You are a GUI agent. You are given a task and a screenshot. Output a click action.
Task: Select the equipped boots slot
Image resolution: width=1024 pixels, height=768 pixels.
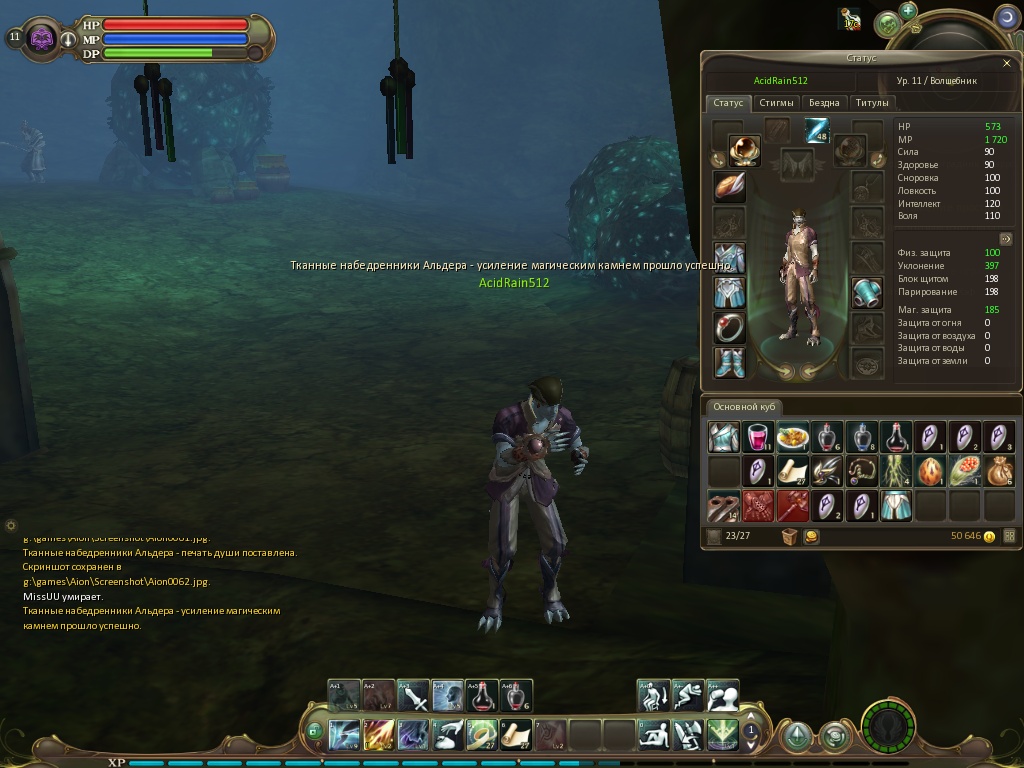[x=729, y=362]
